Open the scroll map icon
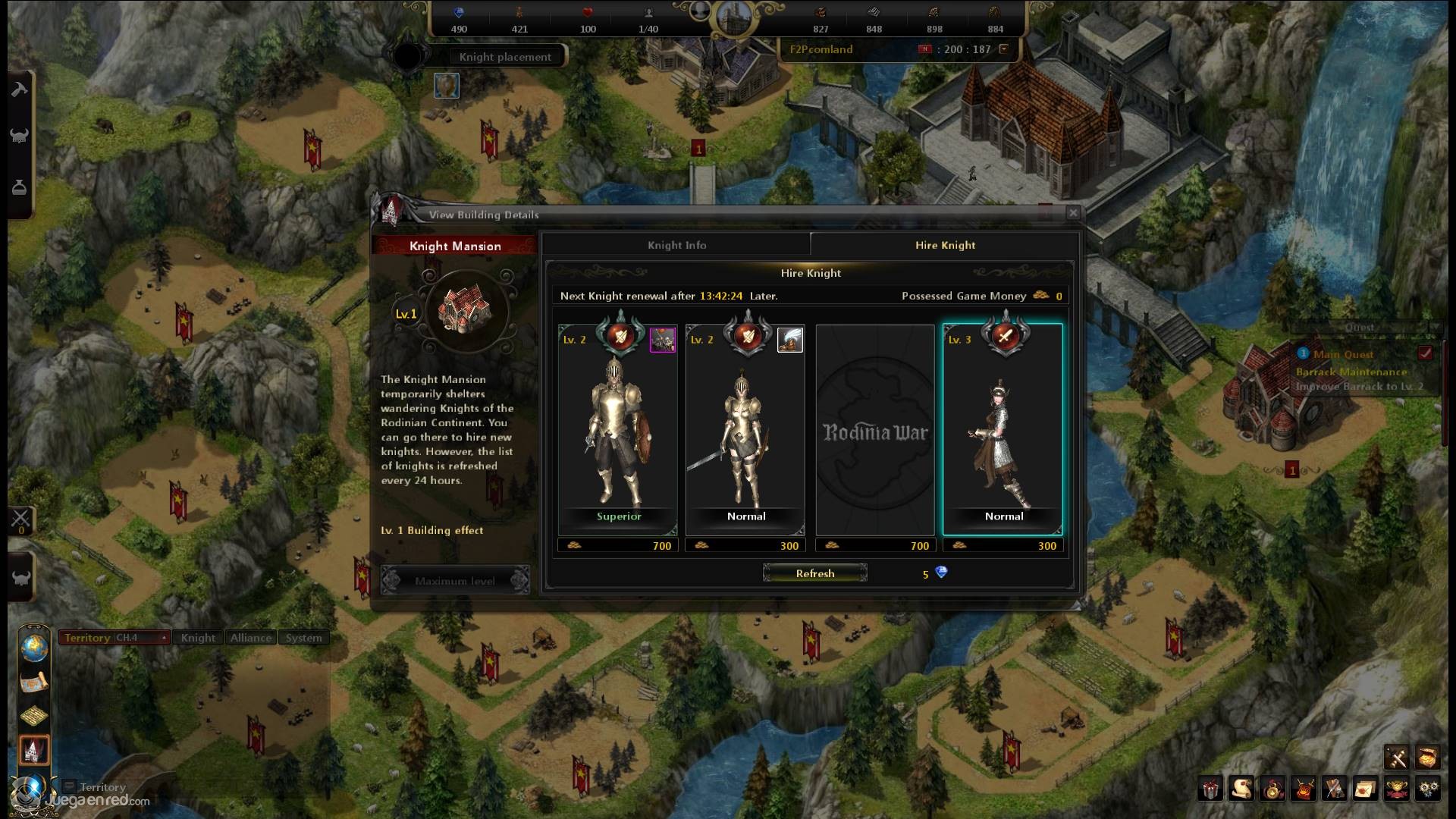This screenshot has width=1456, height=819. click(x=34, y=682)
